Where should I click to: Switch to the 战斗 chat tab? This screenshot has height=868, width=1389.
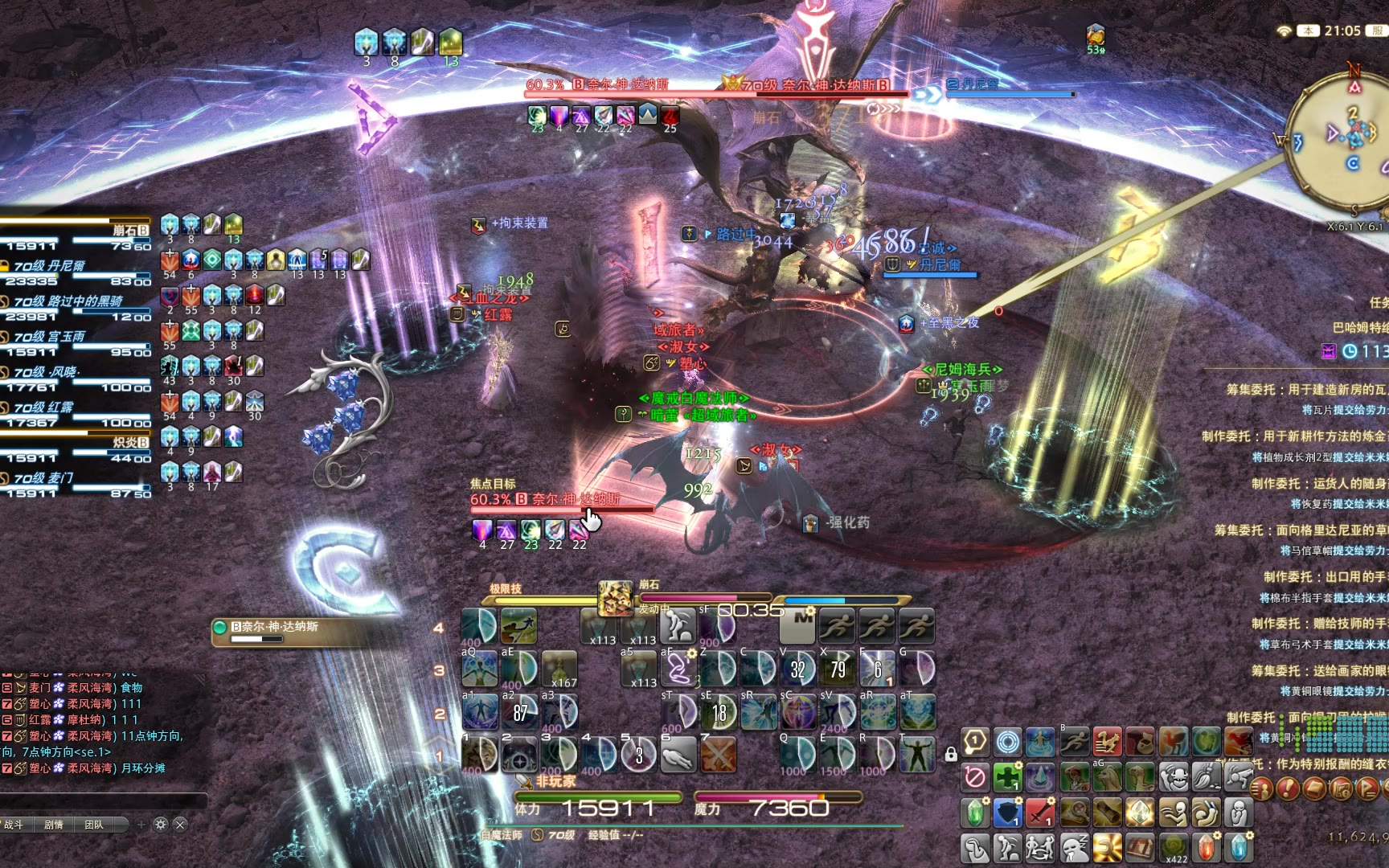tap(14, 825)
